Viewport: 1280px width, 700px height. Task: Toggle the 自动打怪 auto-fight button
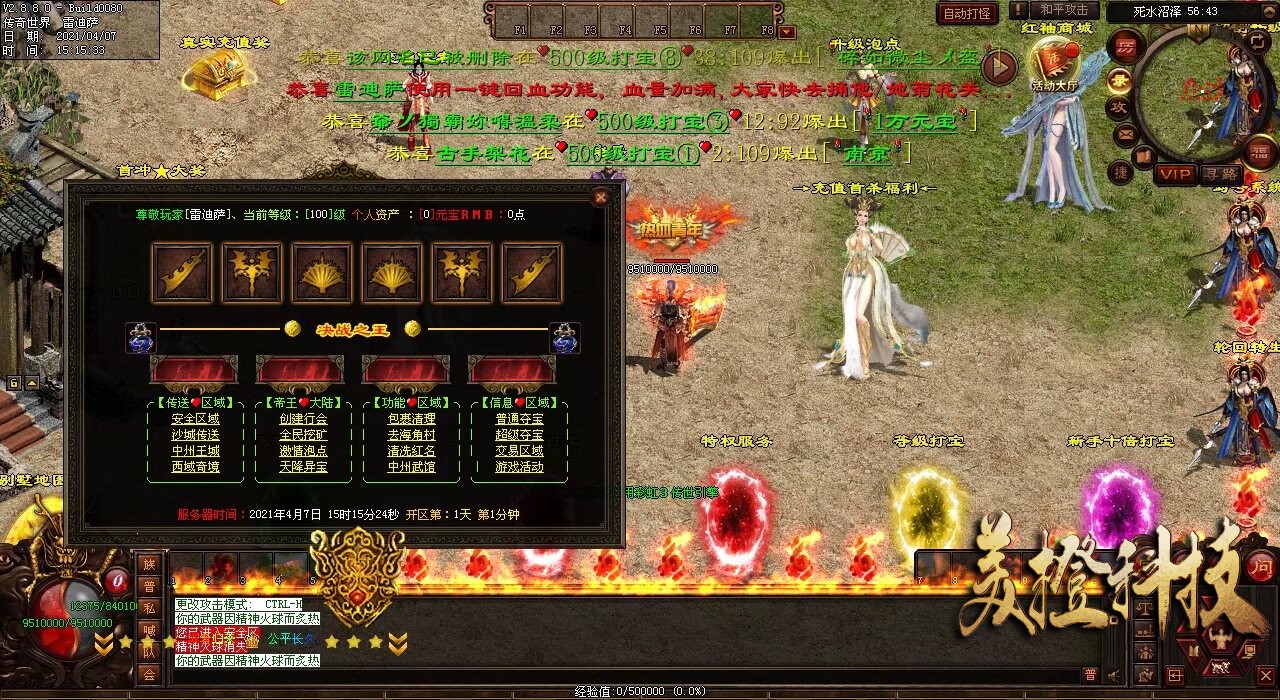click(x=968, y=13)
